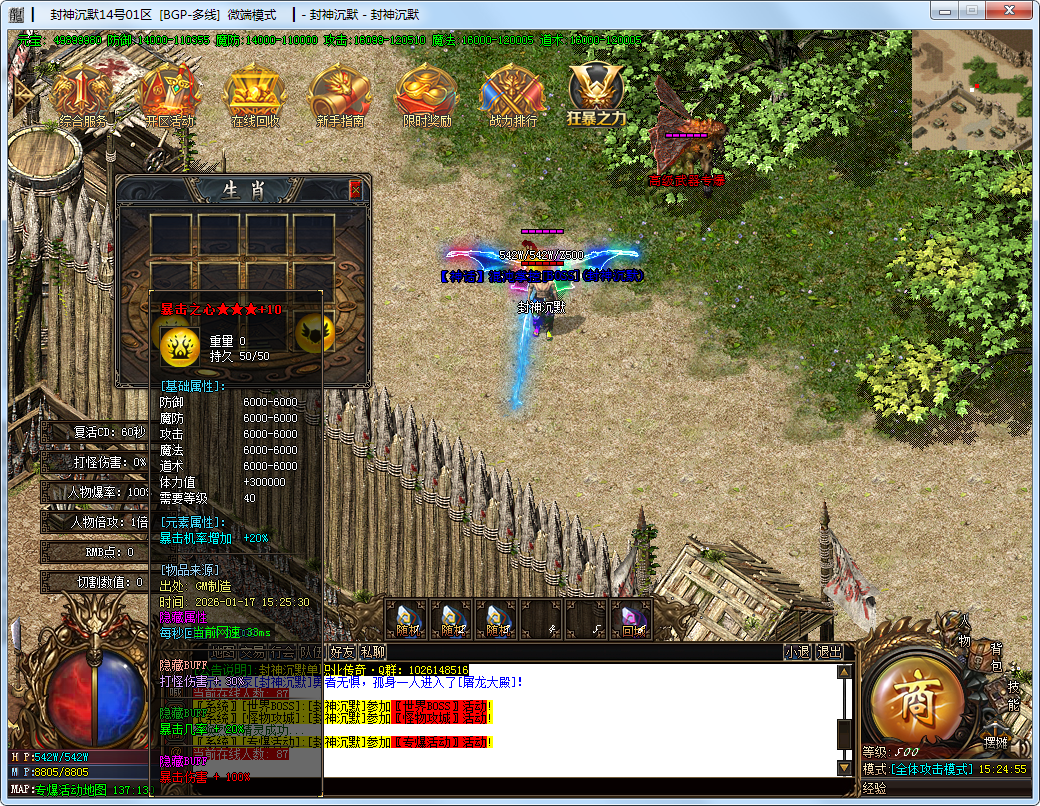Screen dimensions: 1040x806
Task: Use the 回城 return scroll slot
Action: point(632,620)
